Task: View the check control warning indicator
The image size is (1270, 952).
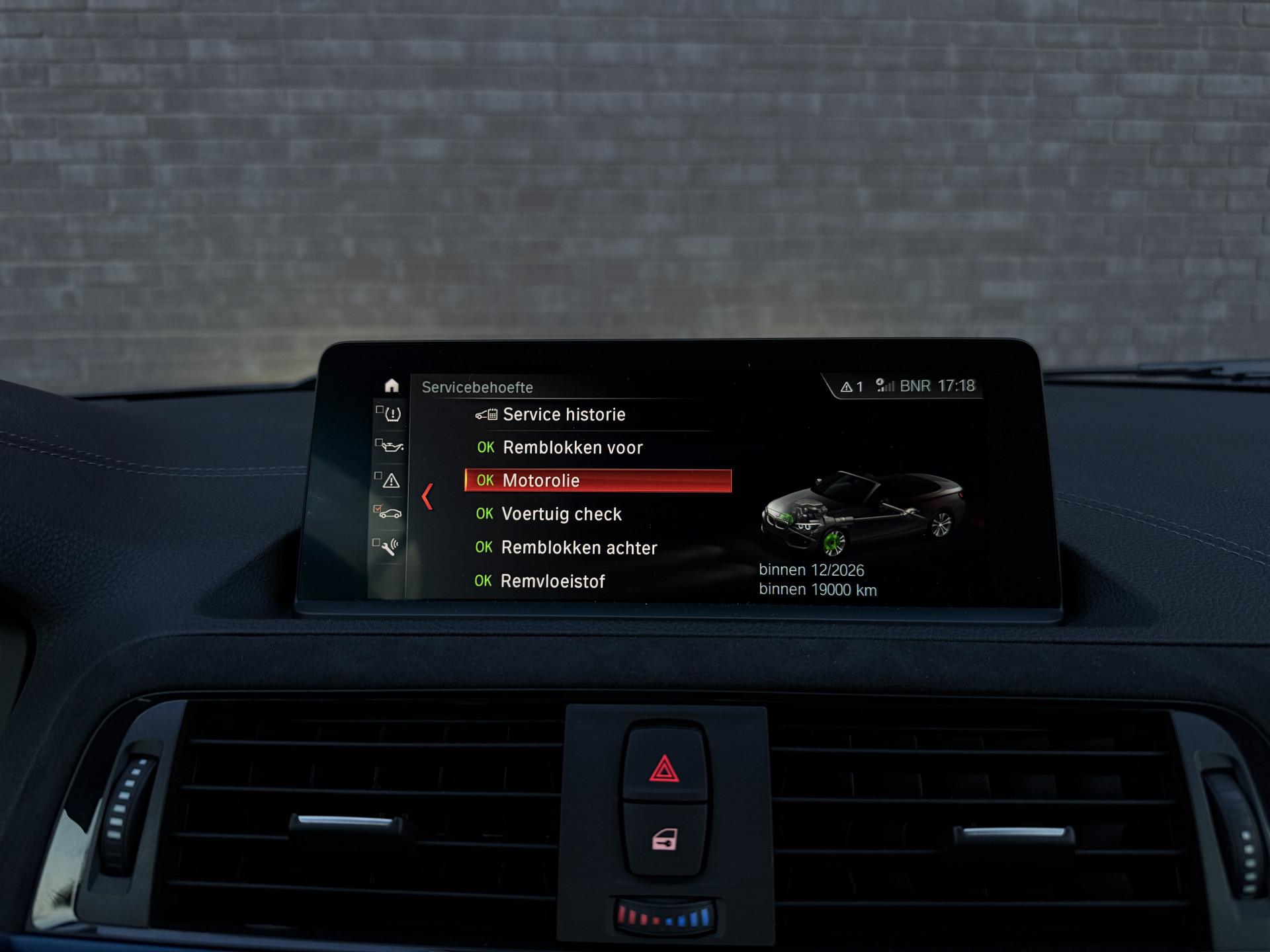Action: pyautogui.click(x=851, y=387)
